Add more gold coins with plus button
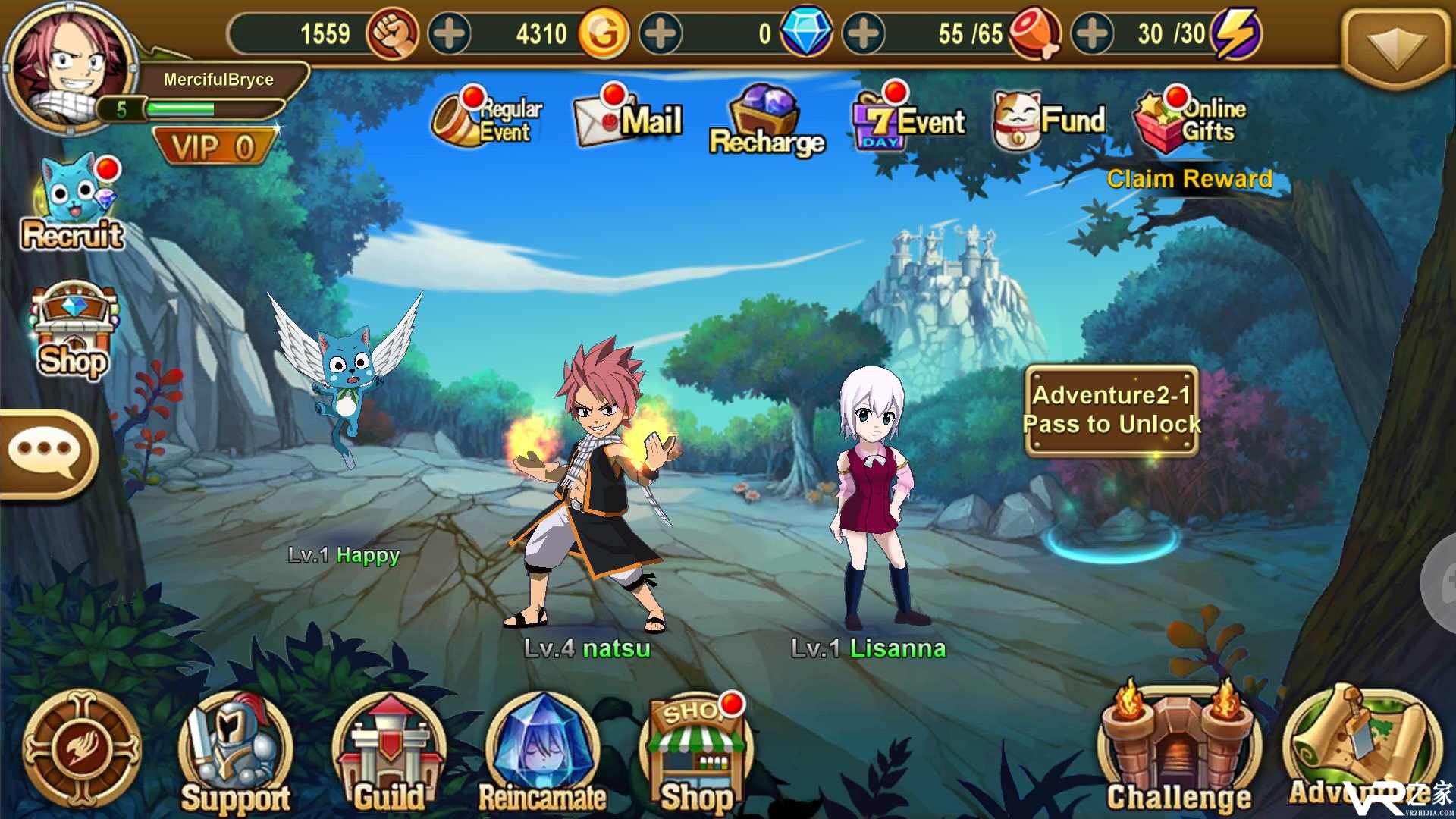The height and width of the screenshot is (819, 1456). [x=661, y=34]
